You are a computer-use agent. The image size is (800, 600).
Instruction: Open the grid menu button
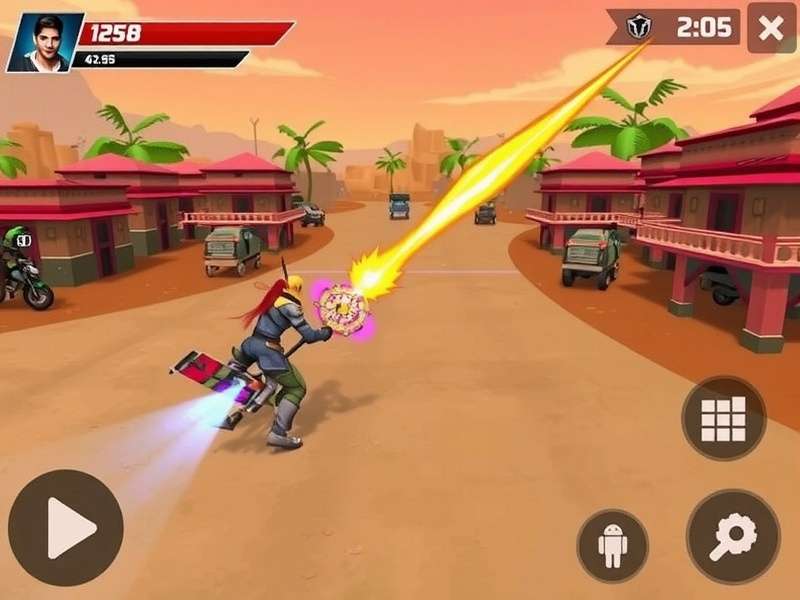point(723,418)
